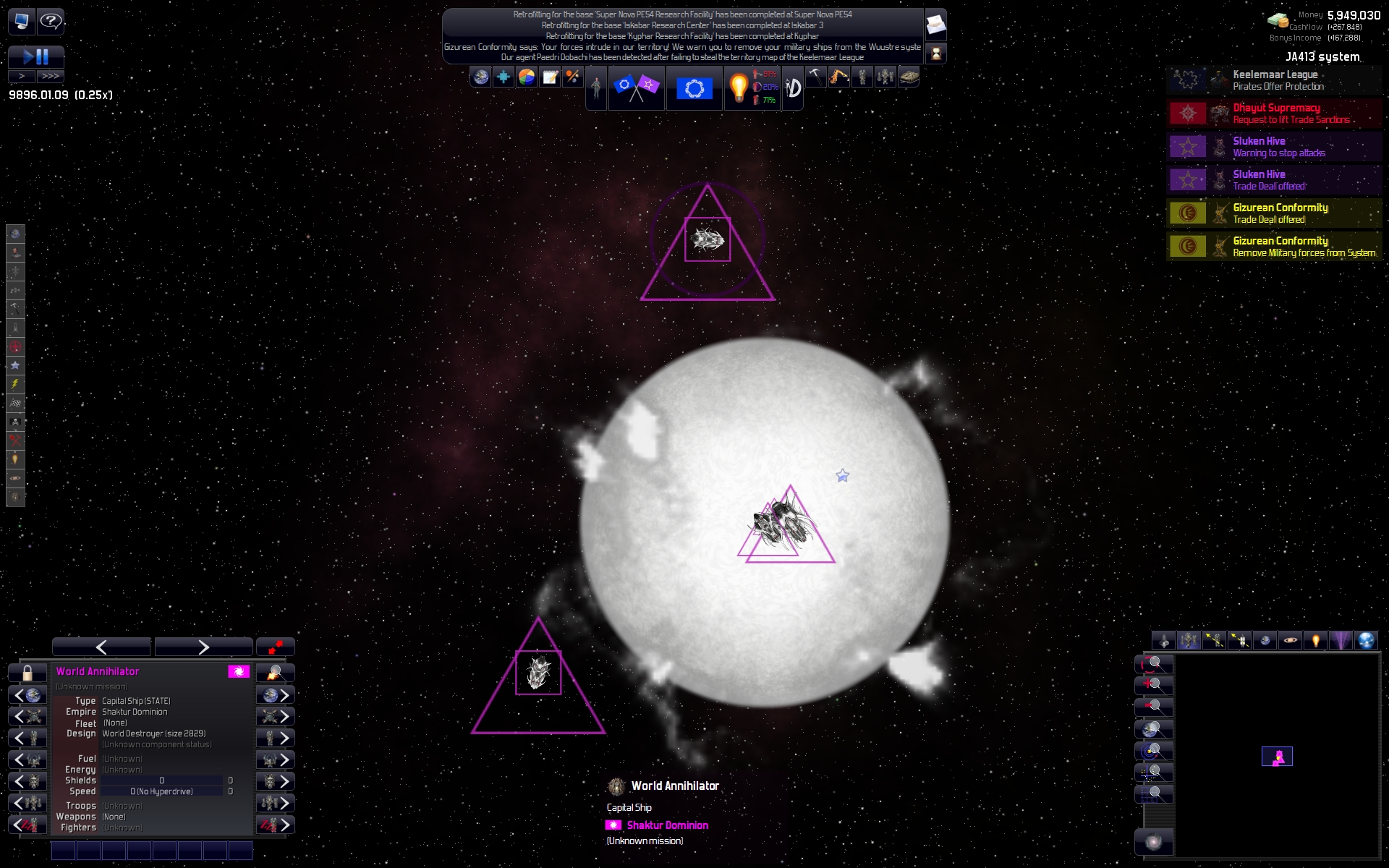Open the diplomacy crossed flags screen
The width and height of the screenshot is (1389, 868).
click(636, 88)
